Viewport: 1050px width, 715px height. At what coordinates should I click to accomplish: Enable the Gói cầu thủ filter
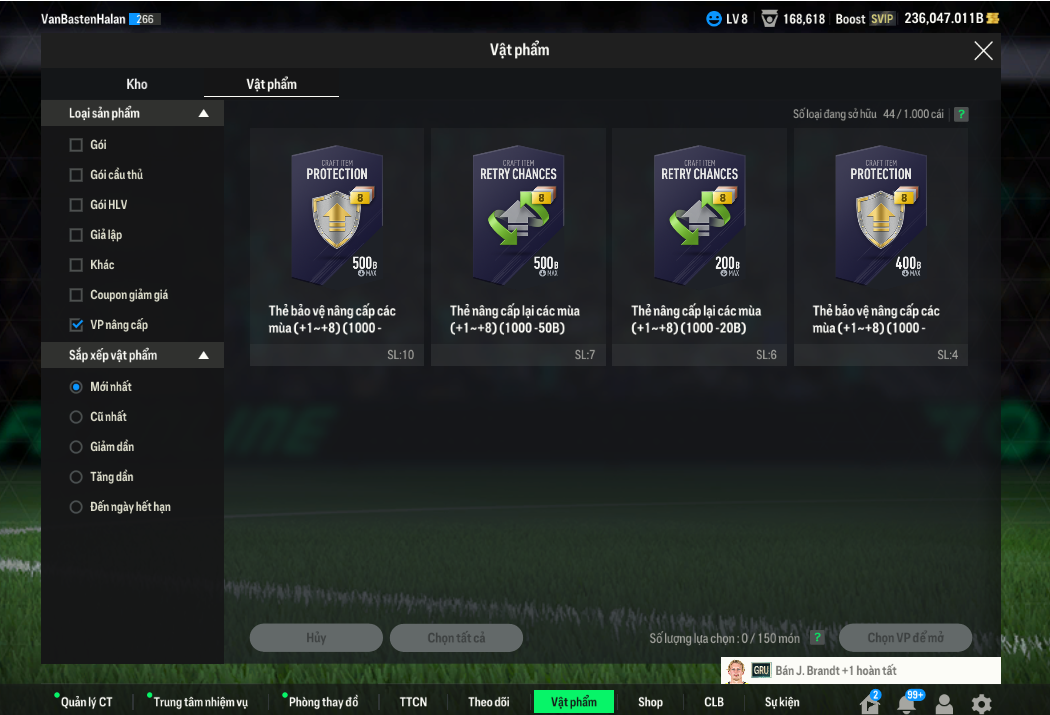(76, 175)
